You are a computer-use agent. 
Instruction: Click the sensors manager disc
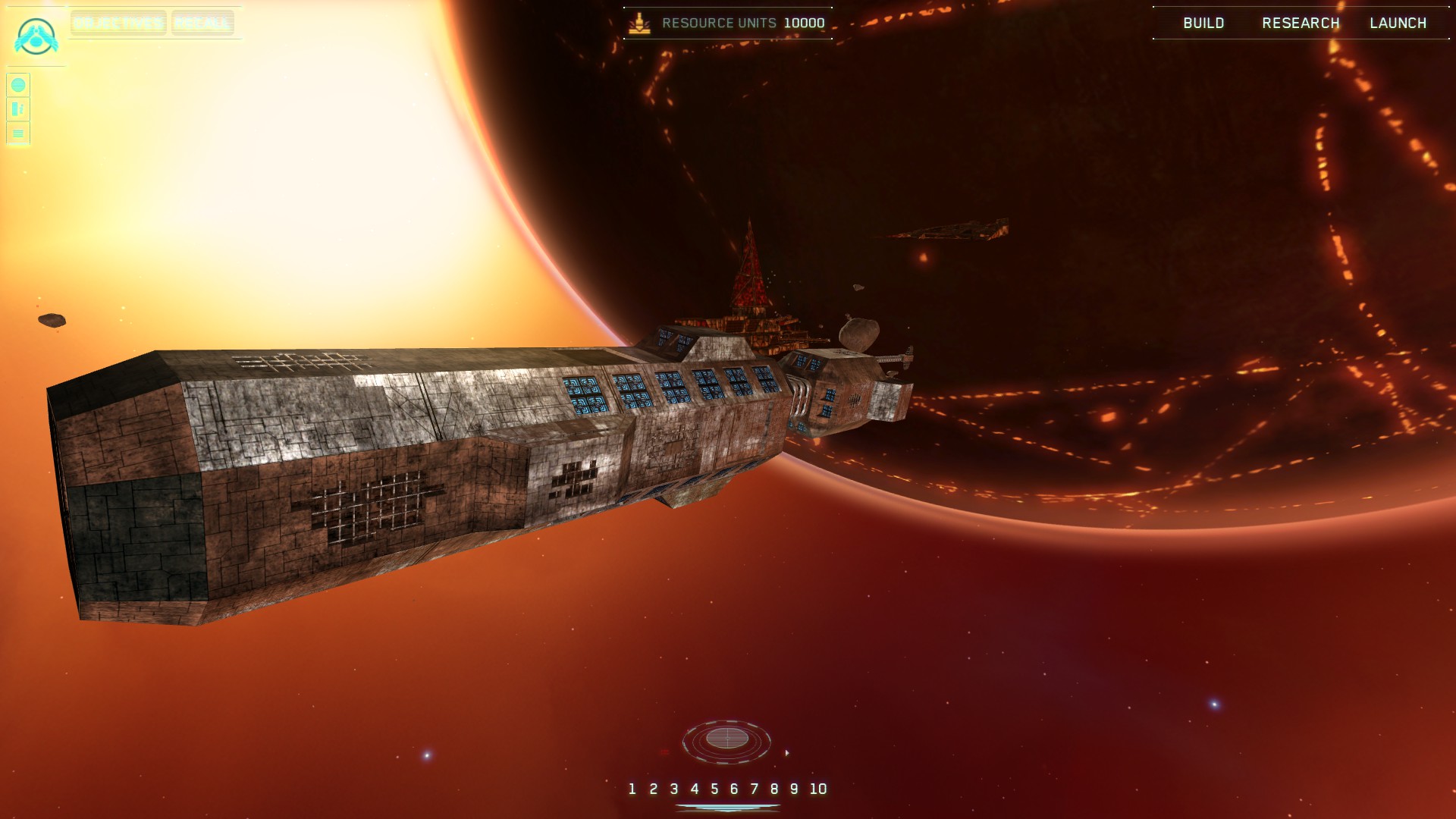(x=726, y=739)
